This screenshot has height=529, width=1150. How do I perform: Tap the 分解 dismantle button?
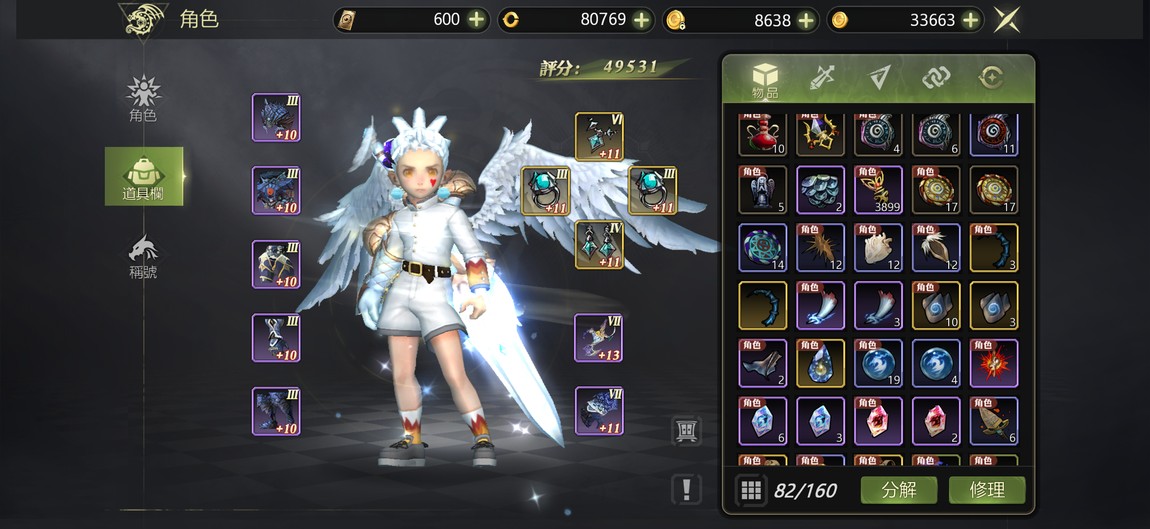(x=898, y=490)
